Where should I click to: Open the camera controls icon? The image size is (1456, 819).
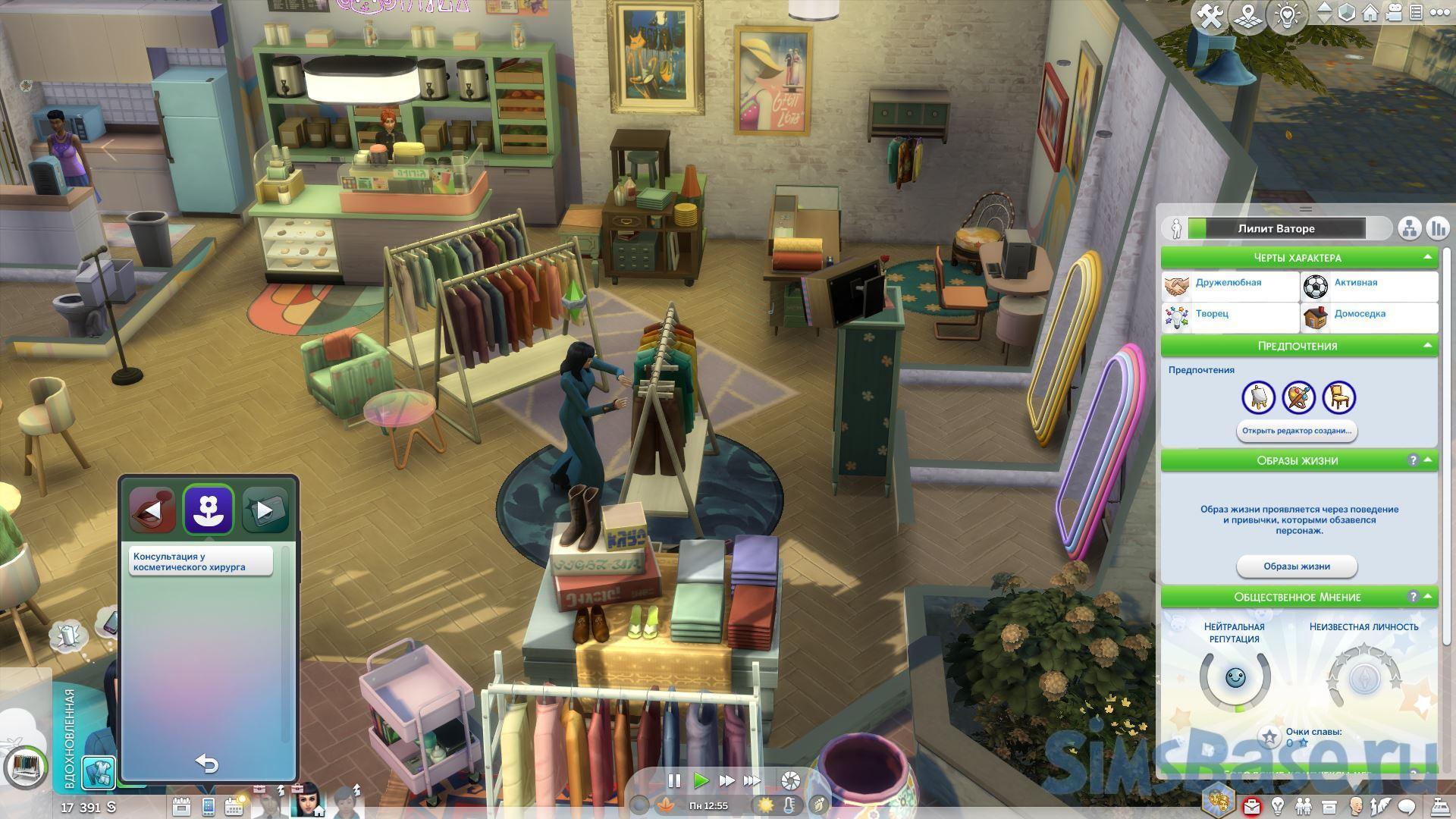pos(1394,13)
